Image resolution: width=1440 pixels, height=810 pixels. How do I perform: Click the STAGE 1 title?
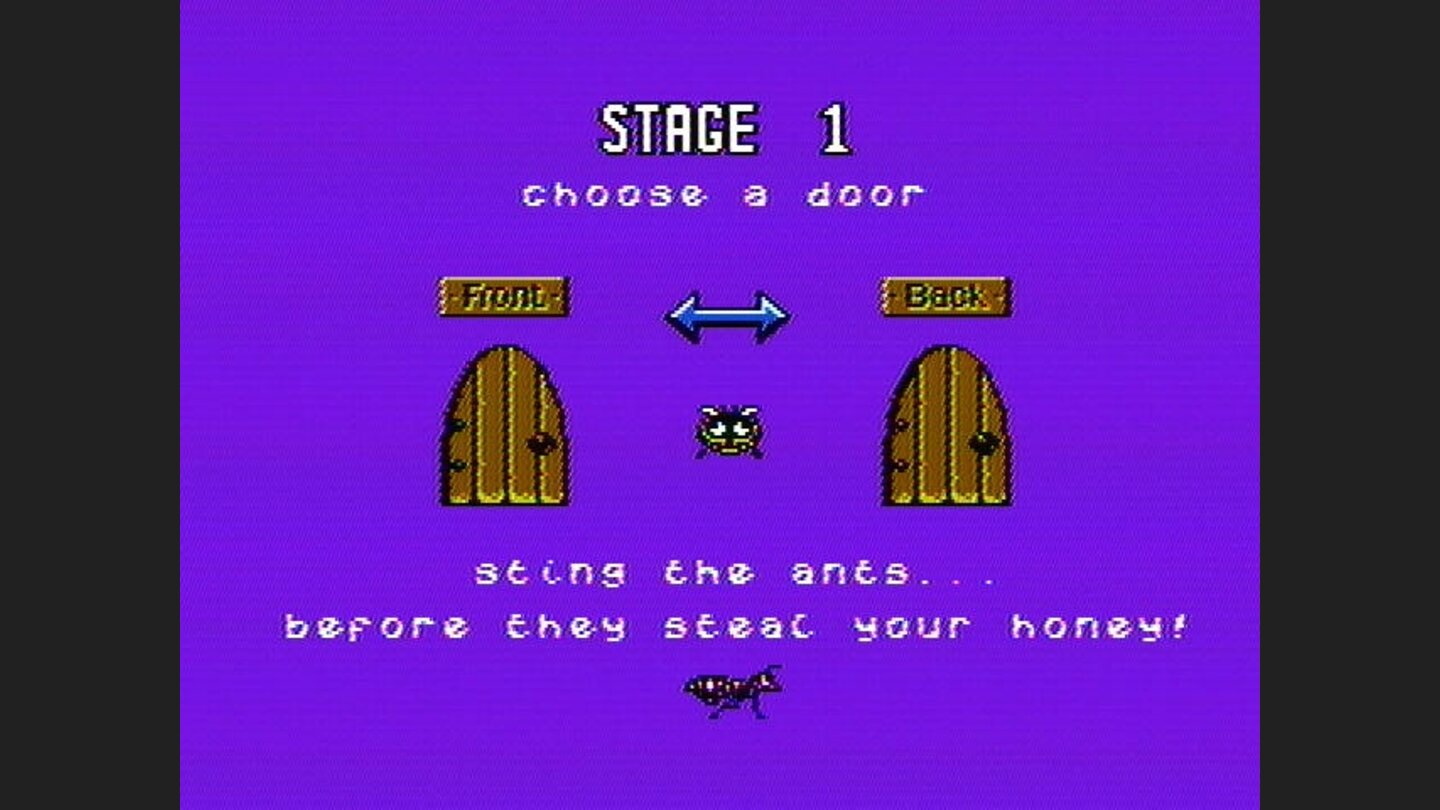723,128
